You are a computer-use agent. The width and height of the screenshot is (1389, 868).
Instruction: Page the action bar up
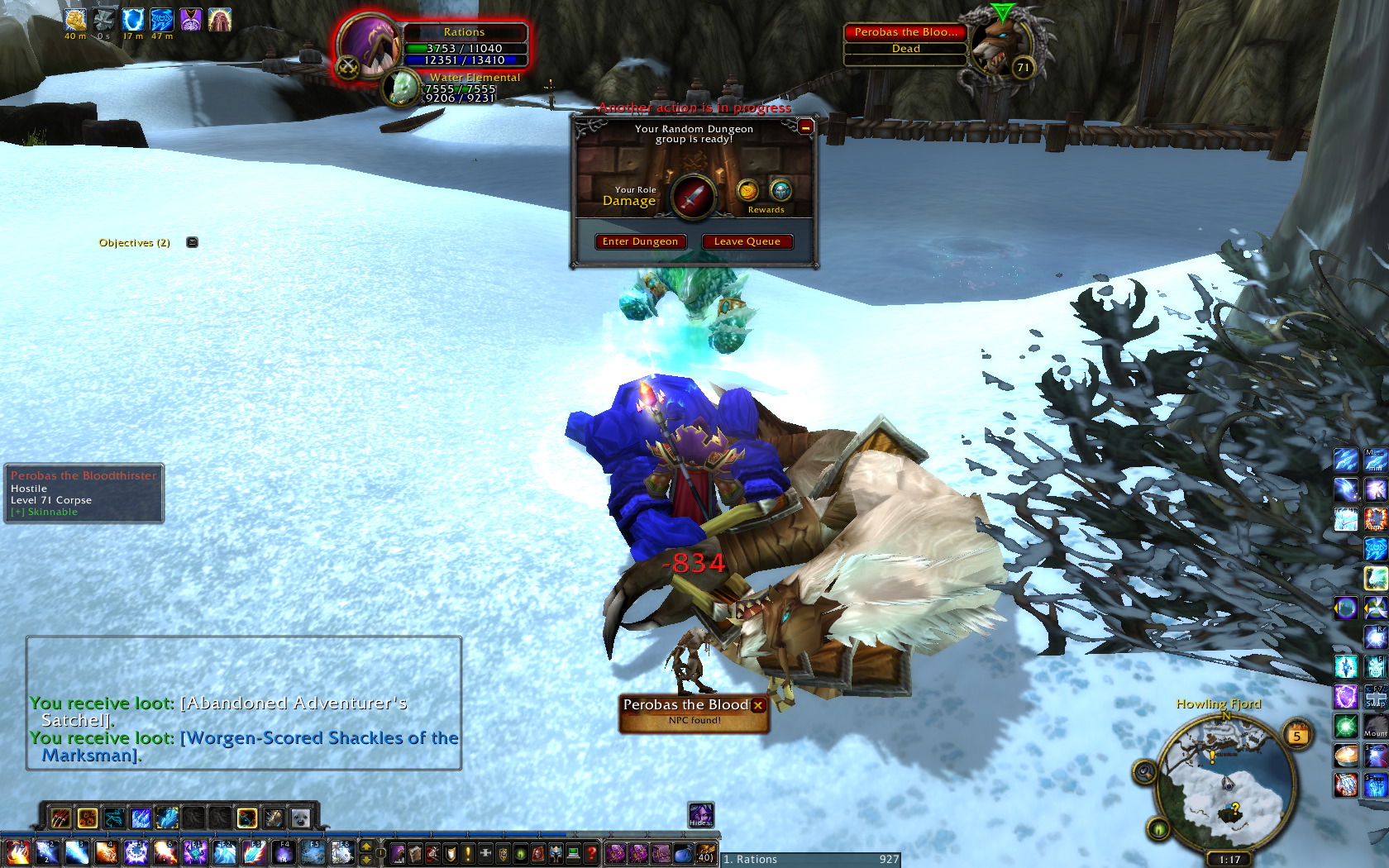[366, 846]
